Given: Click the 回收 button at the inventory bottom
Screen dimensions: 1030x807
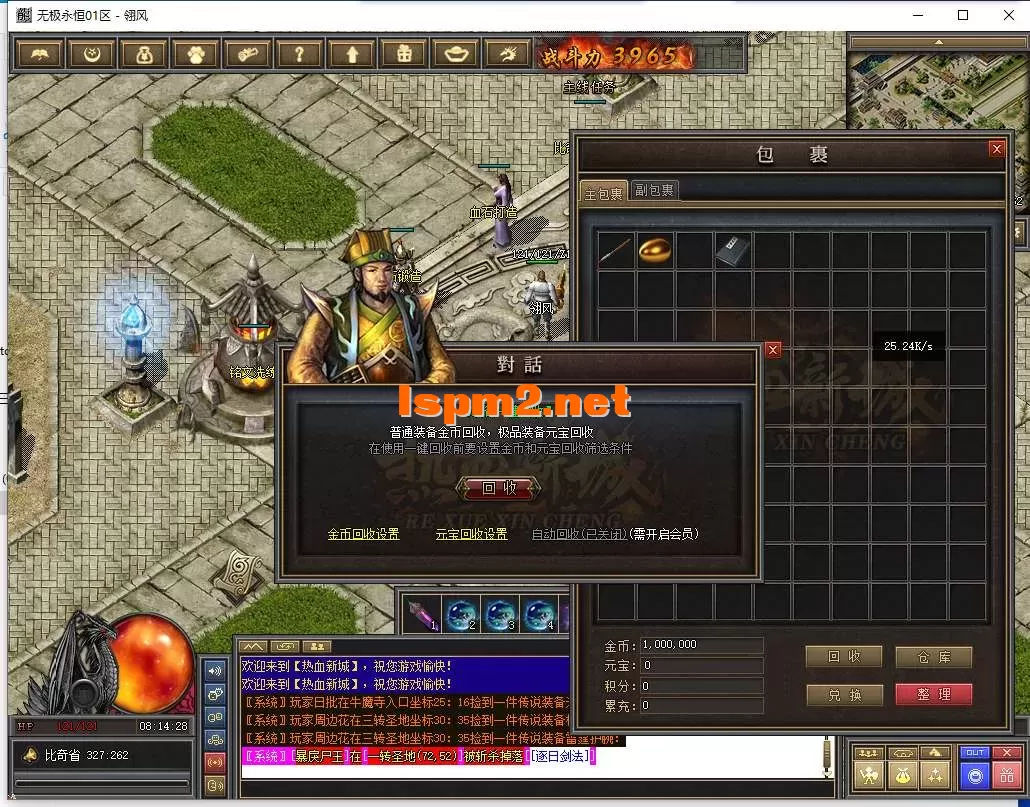Looking at the screenshot, I should point(844,656).
